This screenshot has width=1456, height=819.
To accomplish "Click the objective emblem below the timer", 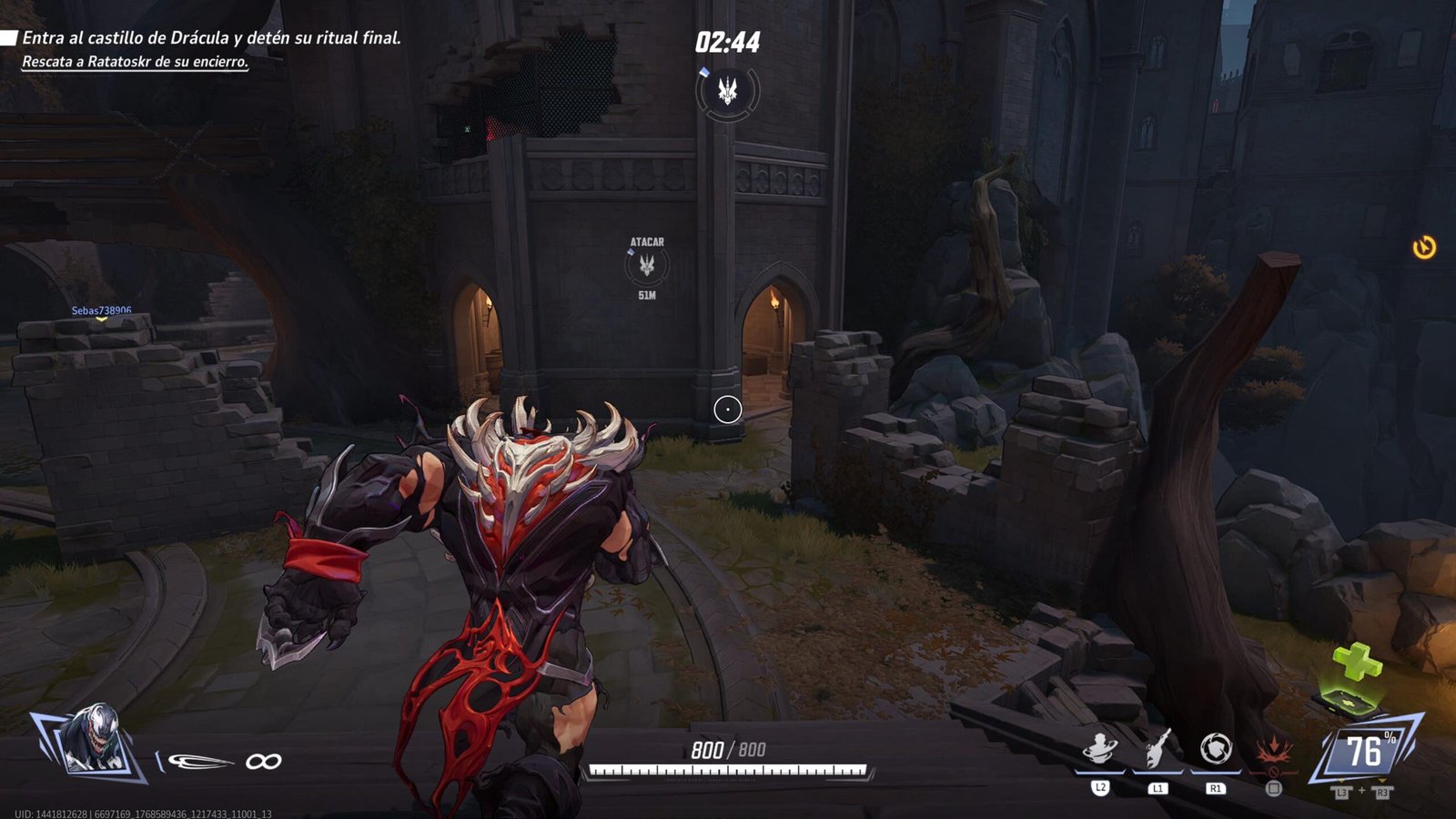I will 727,90.
